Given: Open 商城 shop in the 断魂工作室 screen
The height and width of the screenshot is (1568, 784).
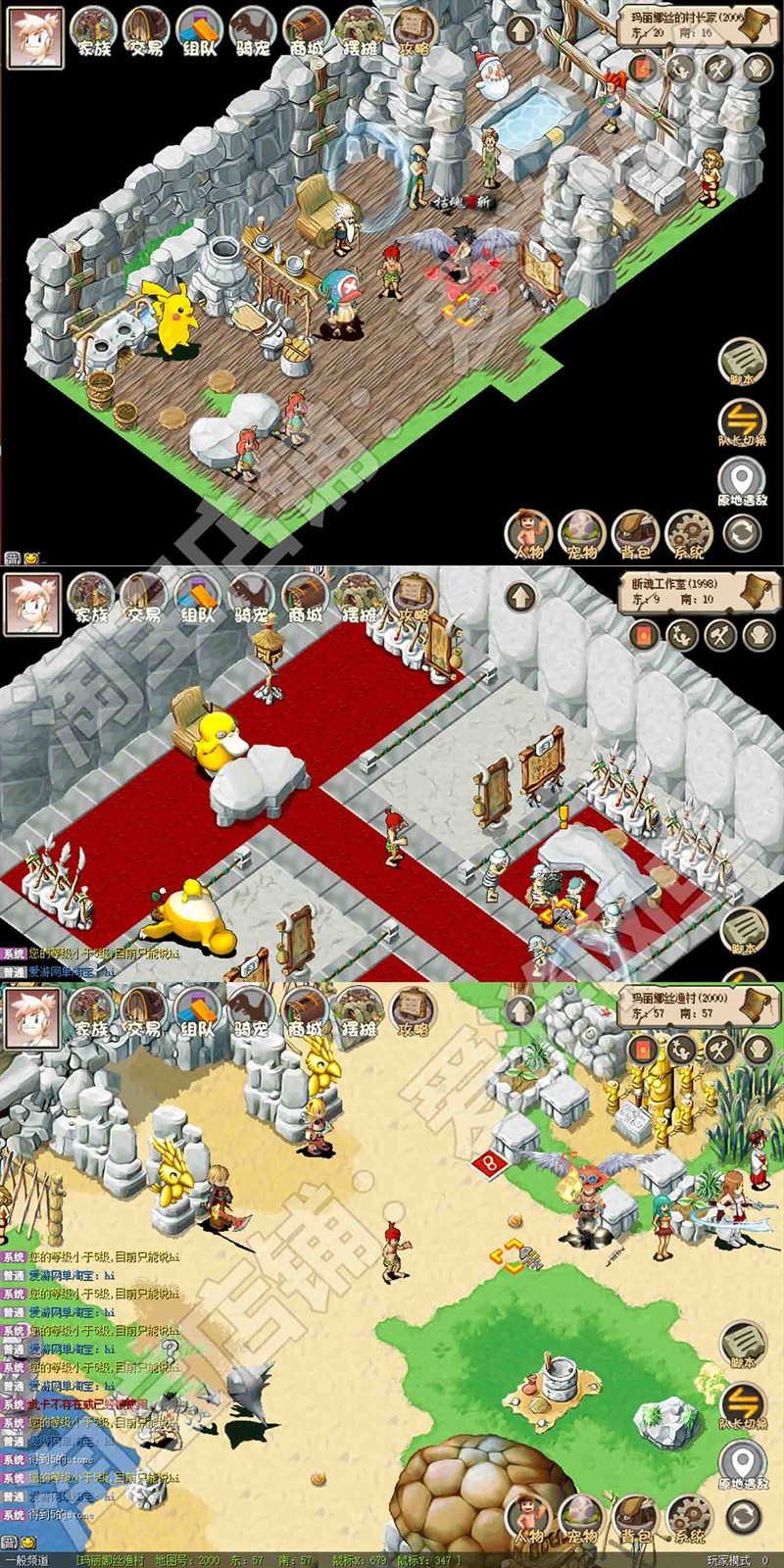Looking at the screenshot, I should click(x=305, y=599).
